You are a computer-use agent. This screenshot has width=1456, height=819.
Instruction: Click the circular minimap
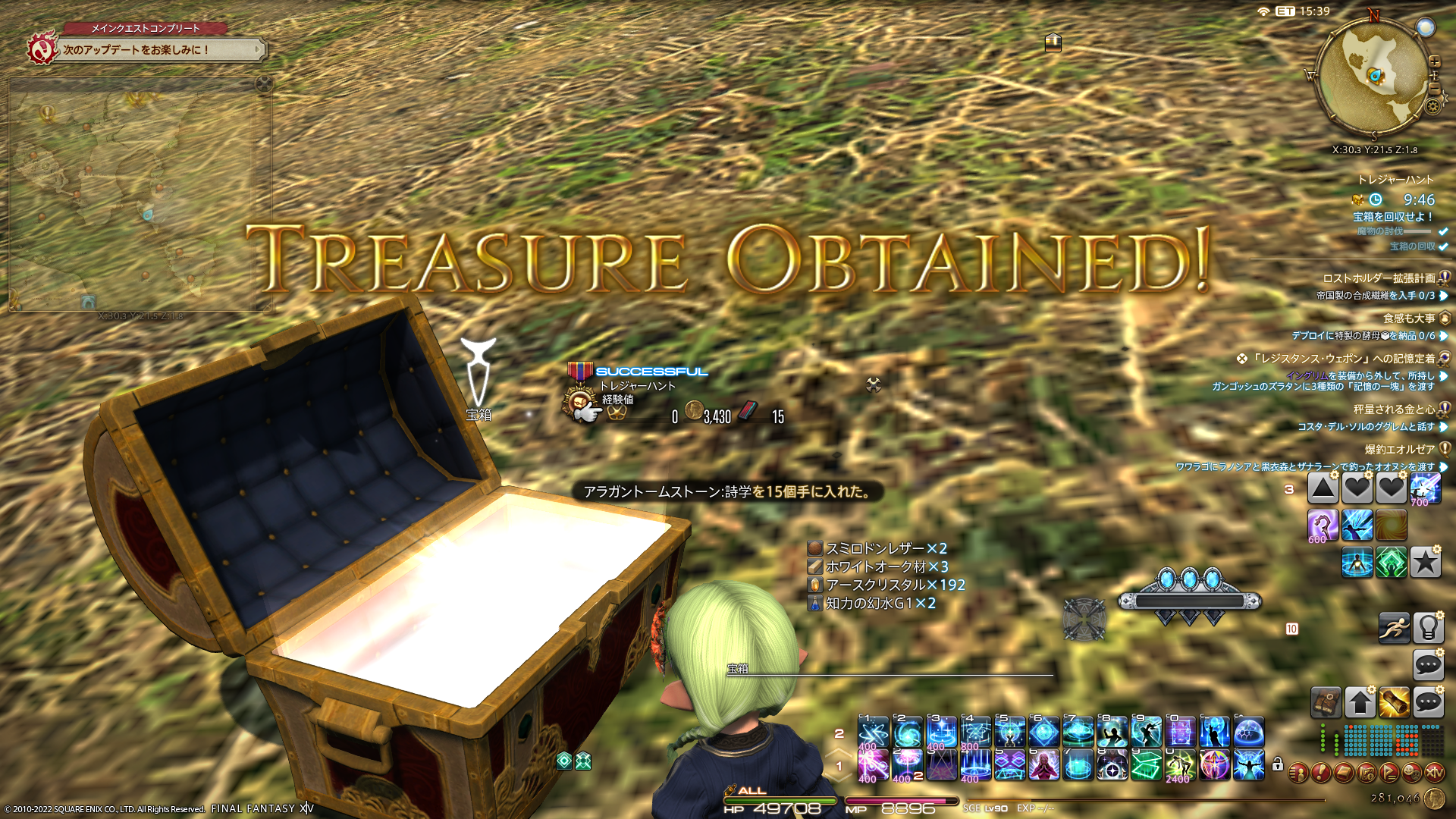coord(1373,77)
